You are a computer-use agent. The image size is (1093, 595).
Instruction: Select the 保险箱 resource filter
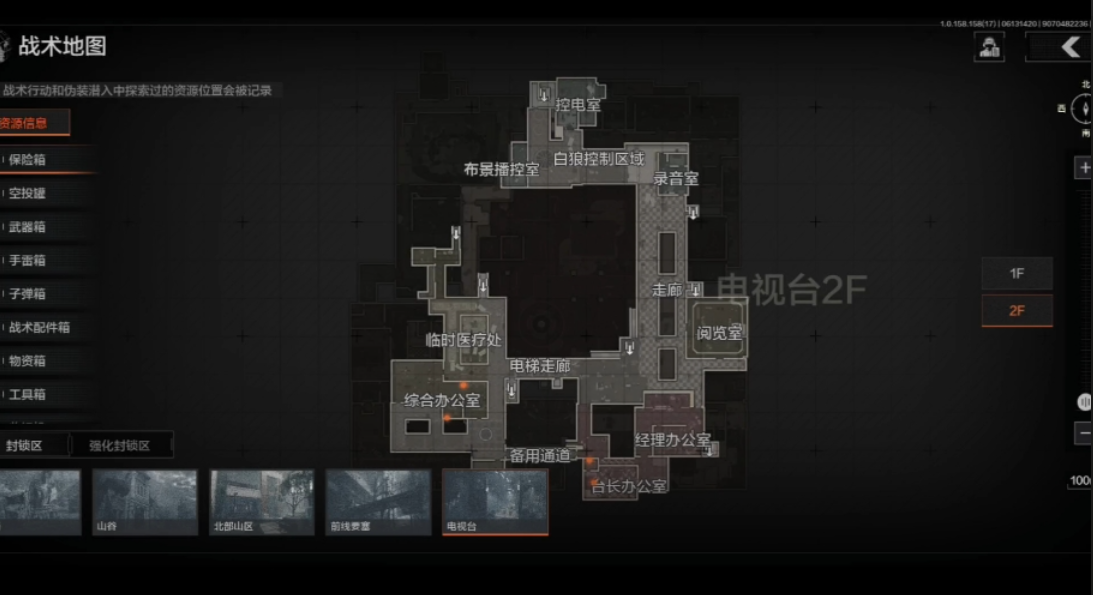coord(28,159)
